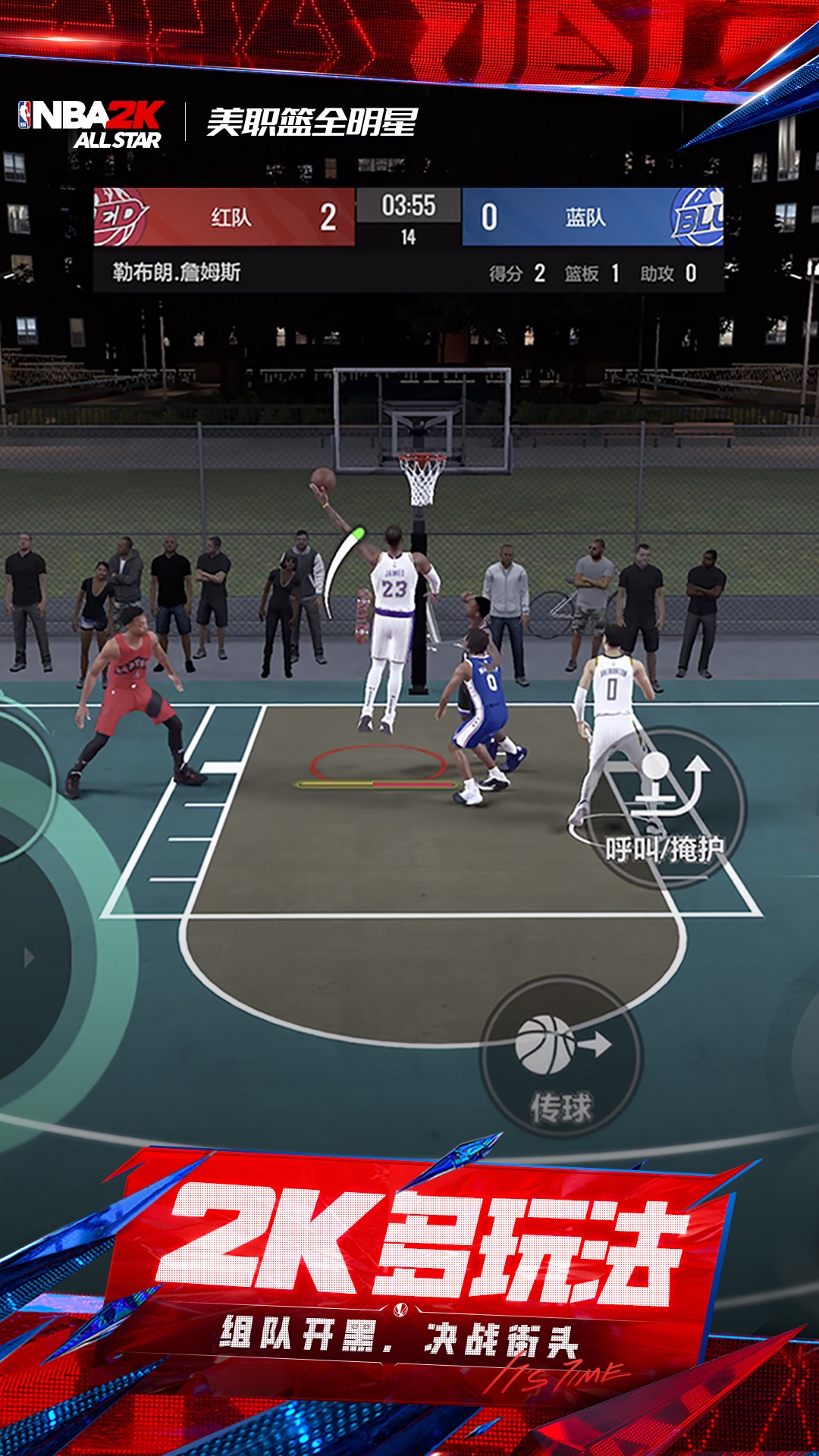This screenshot has height=1456, width=819.
Task: Activate the 呼叫/掩护 screen button
Action: click(x=666, y=807)
